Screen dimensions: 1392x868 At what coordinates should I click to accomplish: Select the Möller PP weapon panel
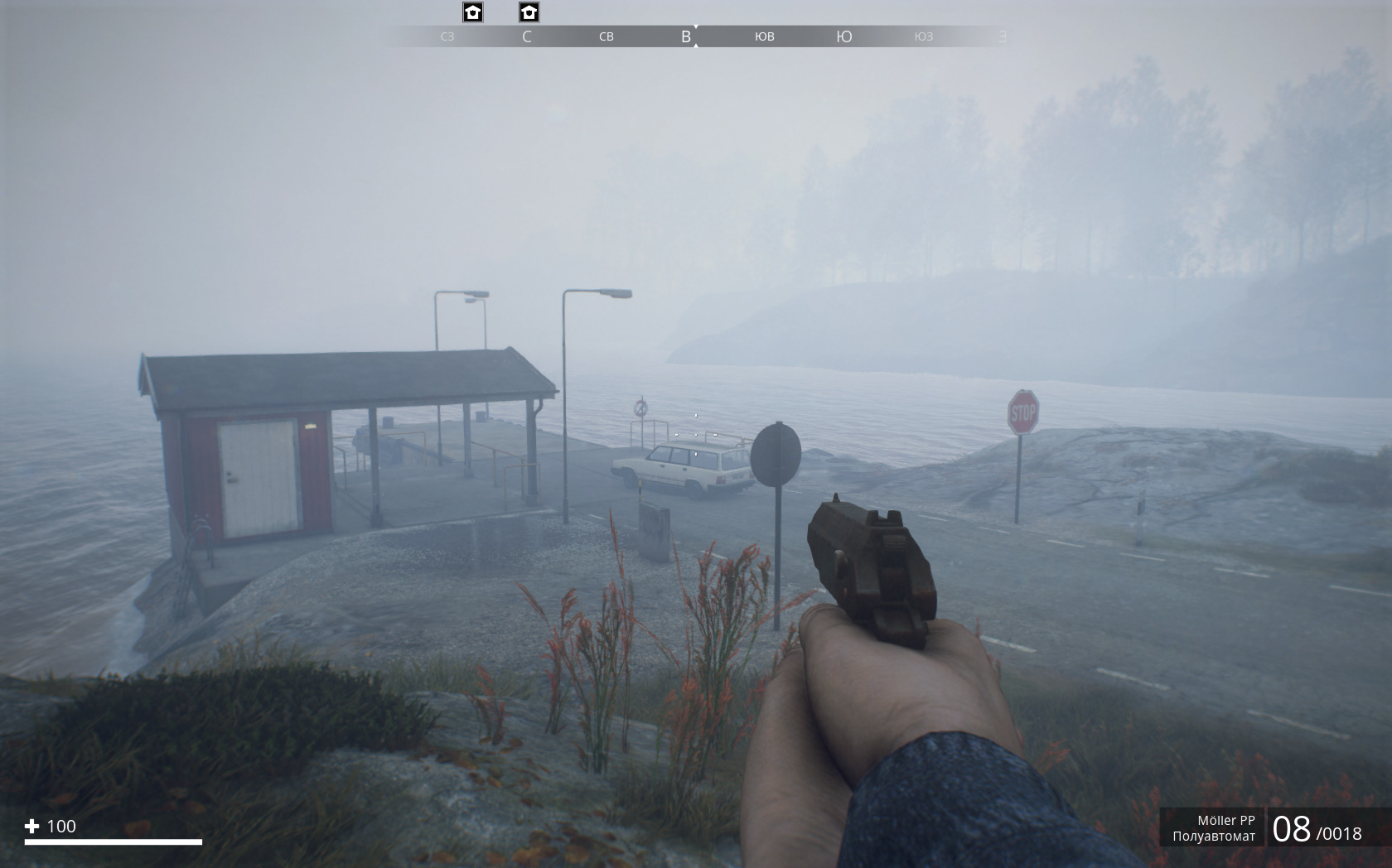pyautogui.click(x=1213, y=827)
